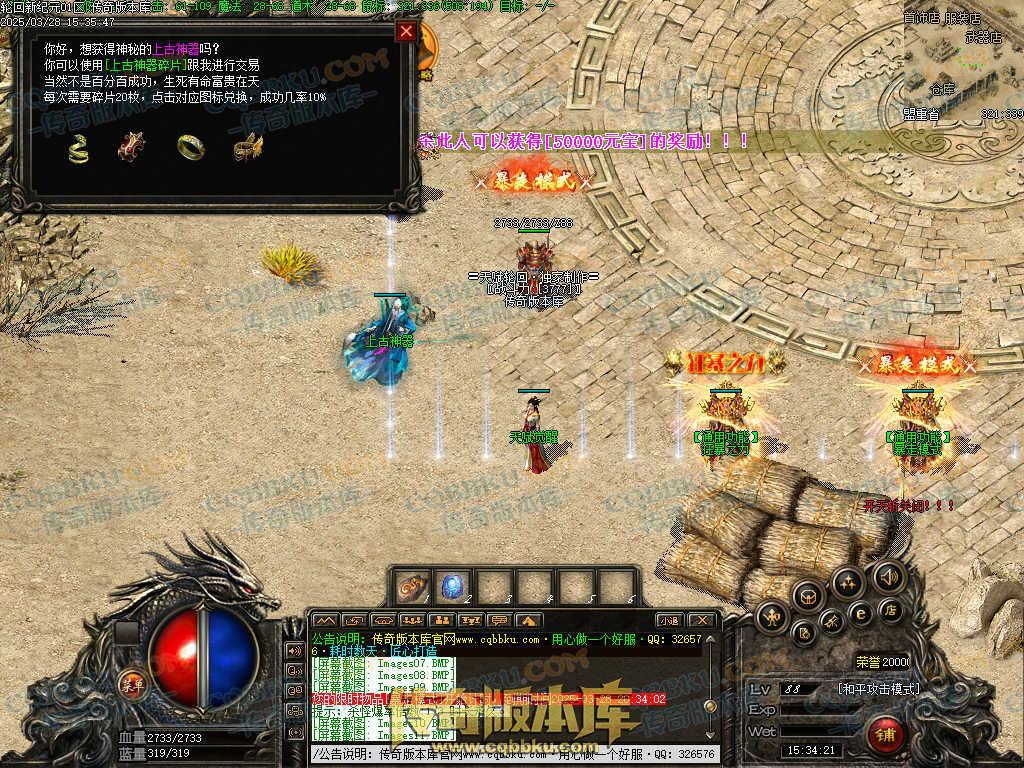Open the red 铺 stall button
This screenshot has height=768, width=1024.
885,735
